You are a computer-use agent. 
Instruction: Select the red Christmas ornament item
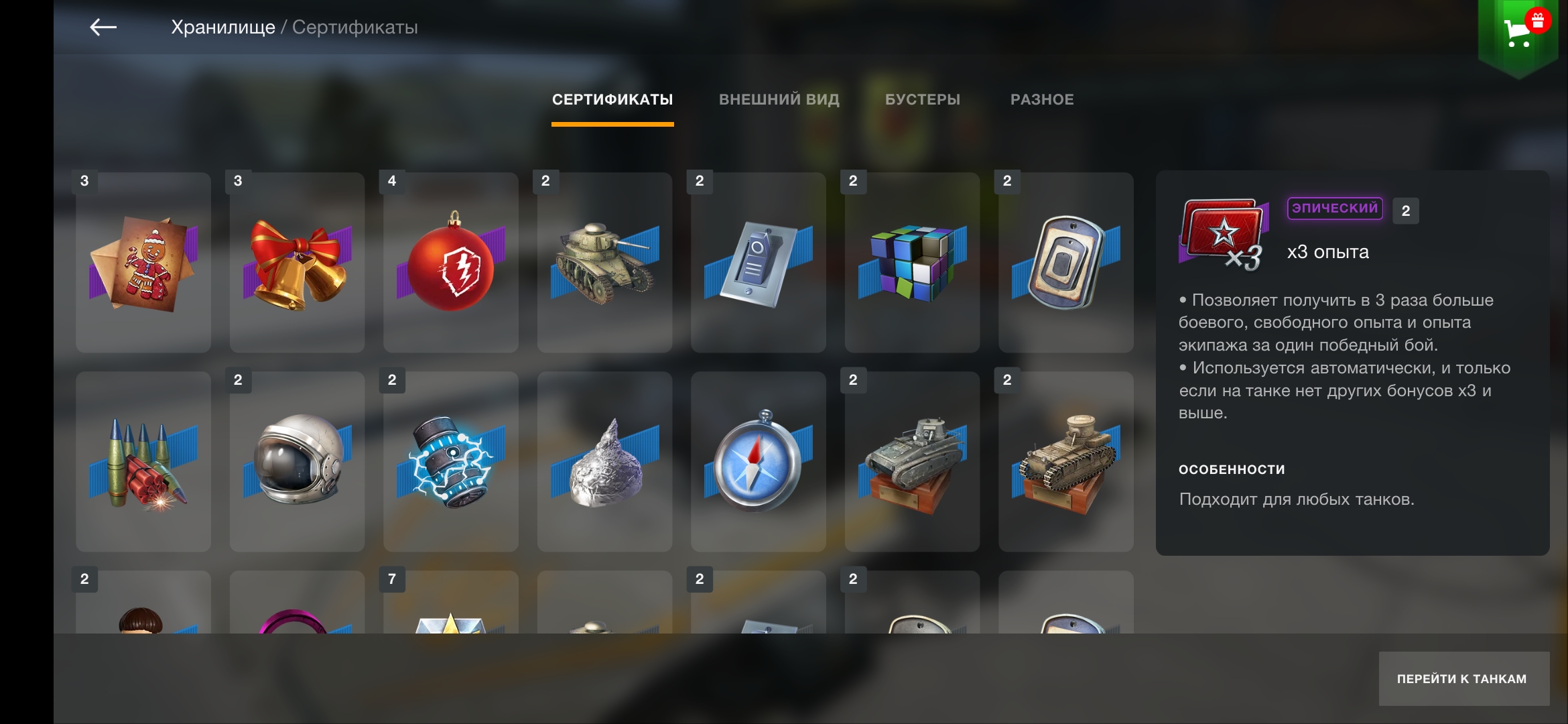point(451,263)
